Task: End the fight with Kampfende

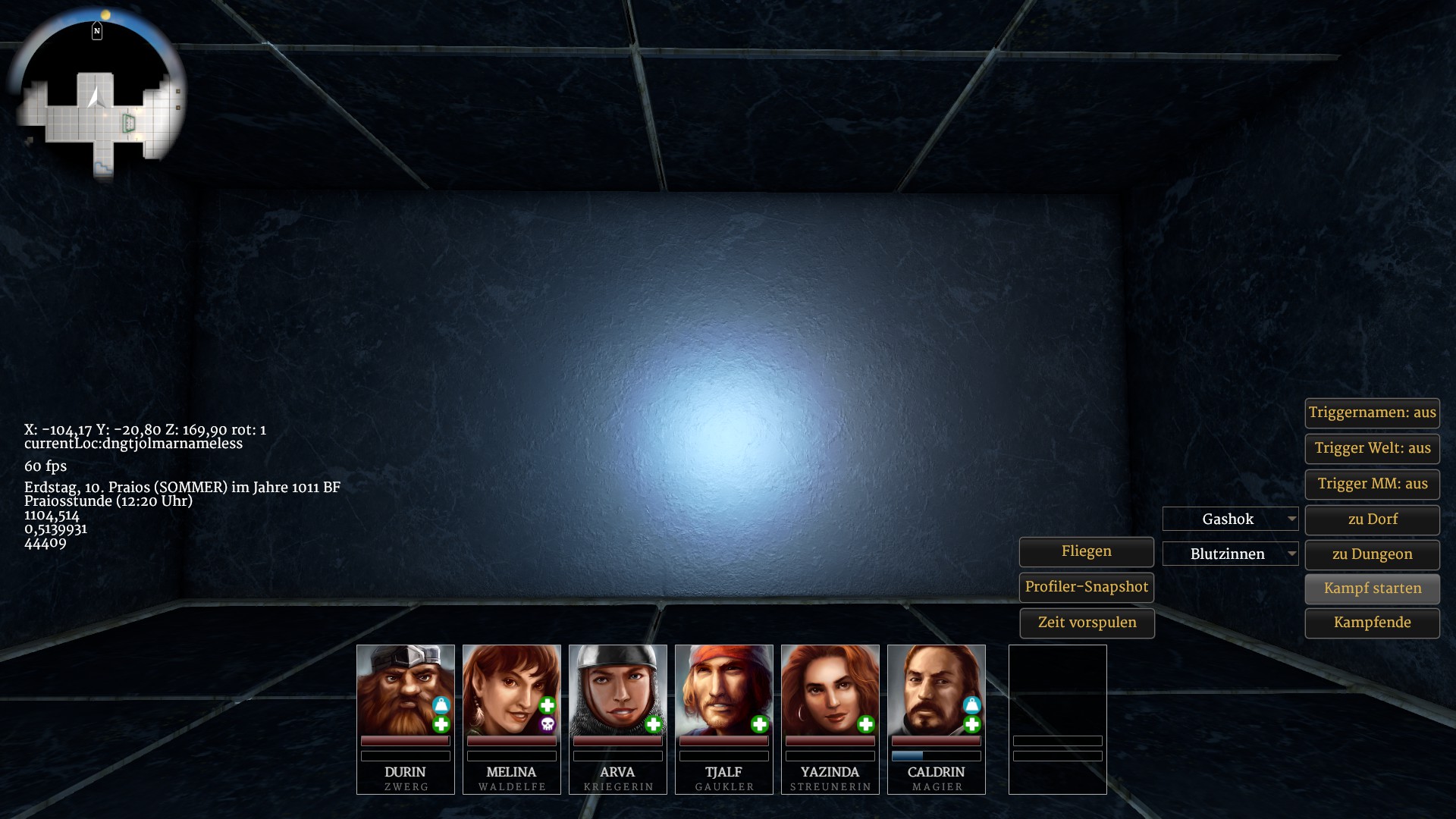Action: (x=1372, y=623)
